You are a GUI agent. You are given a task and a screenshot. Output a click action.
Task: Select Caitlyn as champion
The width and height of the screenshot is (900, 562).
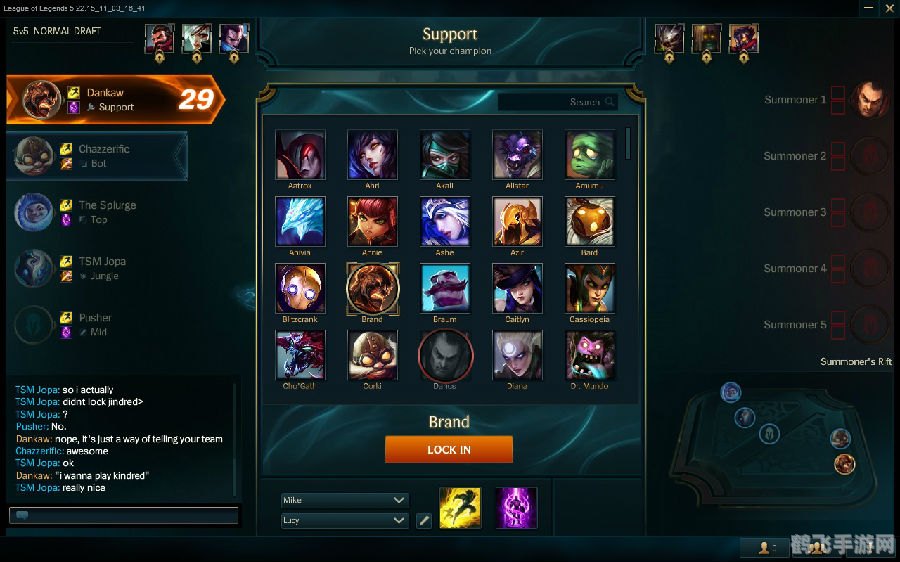517,289
